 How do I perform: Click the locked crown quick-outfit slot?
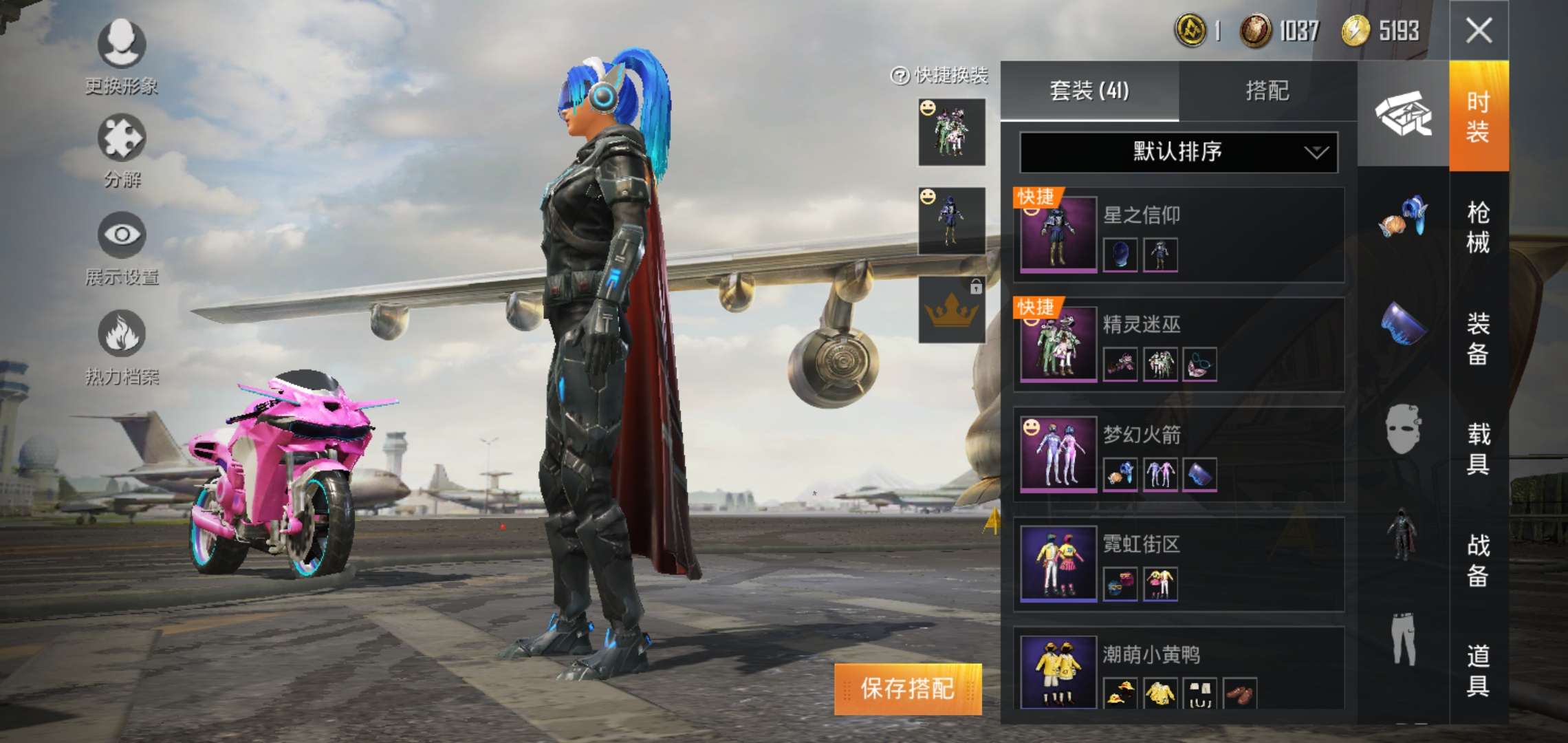(x=952, y=310)
